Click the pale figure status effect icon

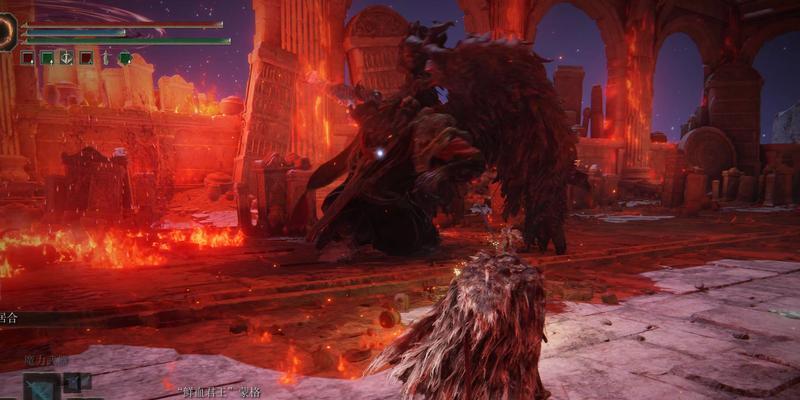106,58
